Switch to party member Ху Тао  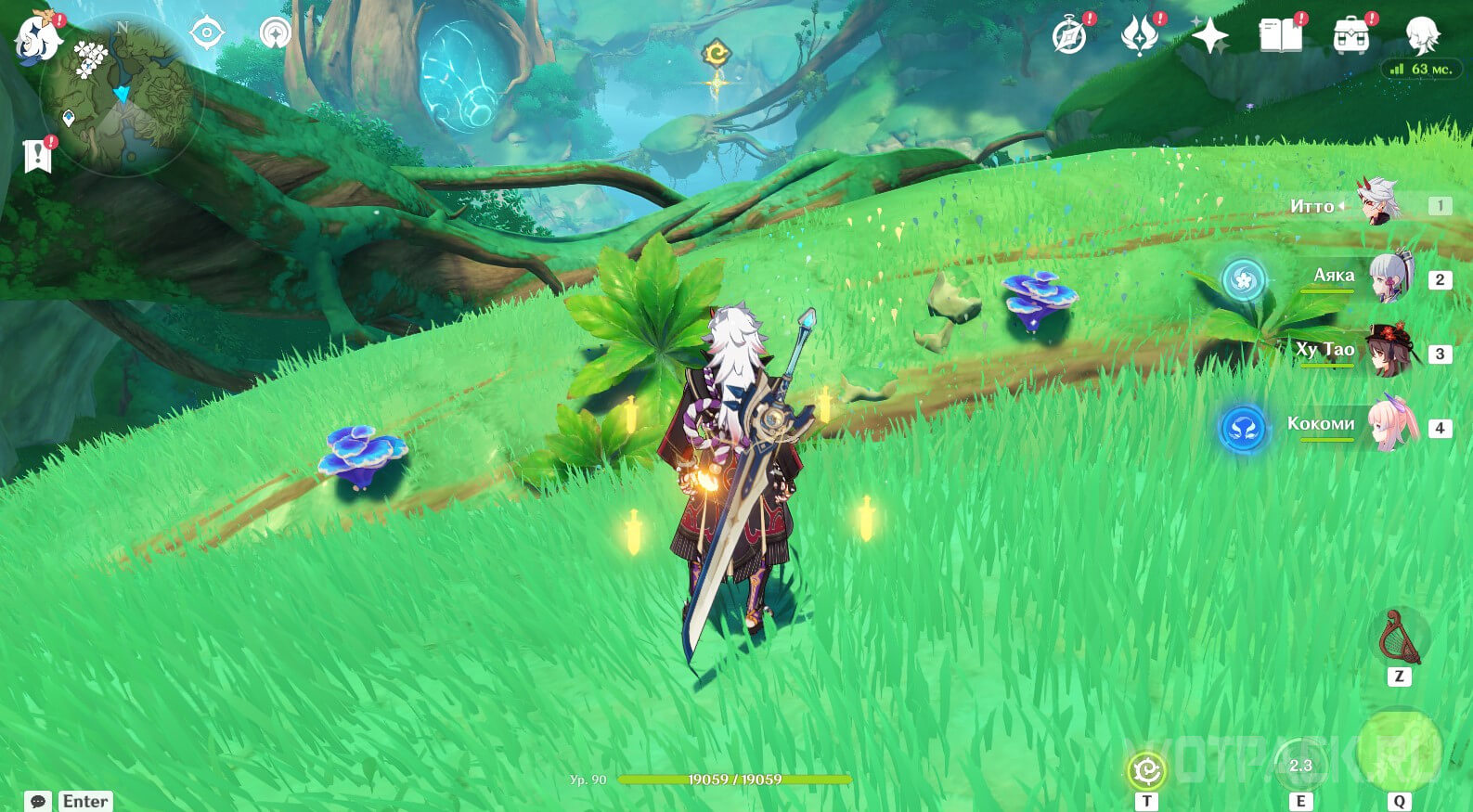pyautogui.click(x=1389, y=351)
